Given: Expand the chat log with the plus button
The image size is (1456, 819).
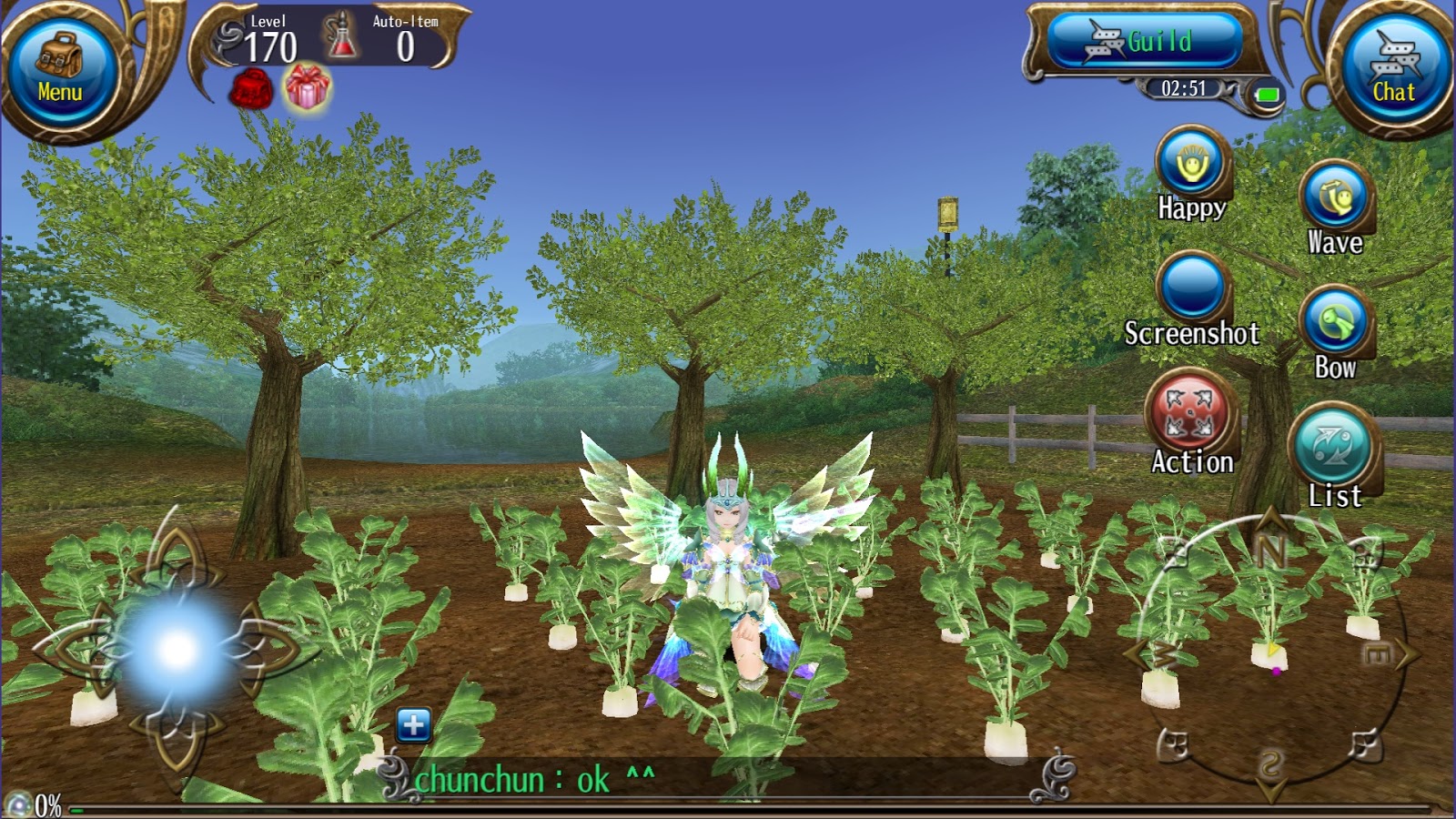Looking at the screenshot, I should pos(413,723).
